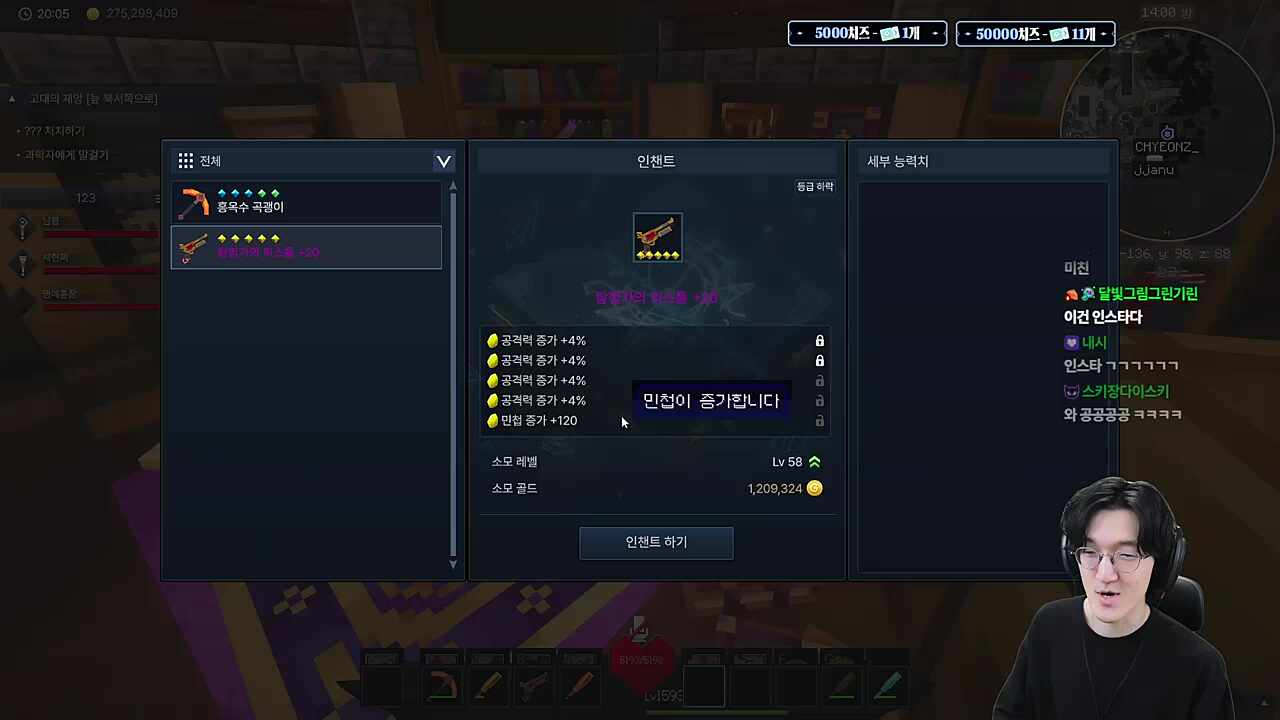Click the pistol icon on the +20 item entry
This screenshot has height=720, width=1280.
click(x=193, y=248)
